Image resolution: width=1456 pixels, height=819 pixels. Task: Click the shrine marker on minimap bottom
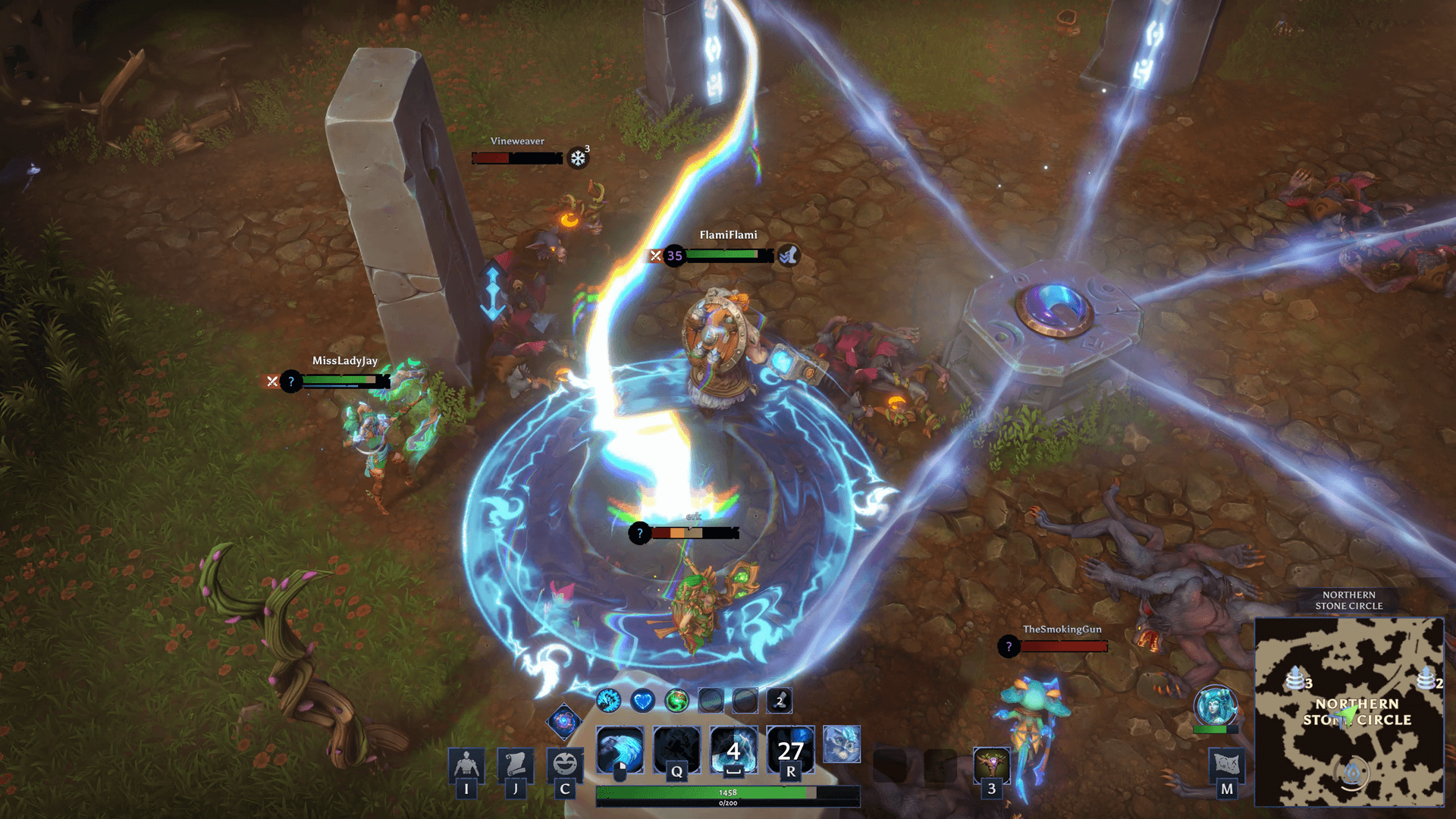coord(1353,773)
